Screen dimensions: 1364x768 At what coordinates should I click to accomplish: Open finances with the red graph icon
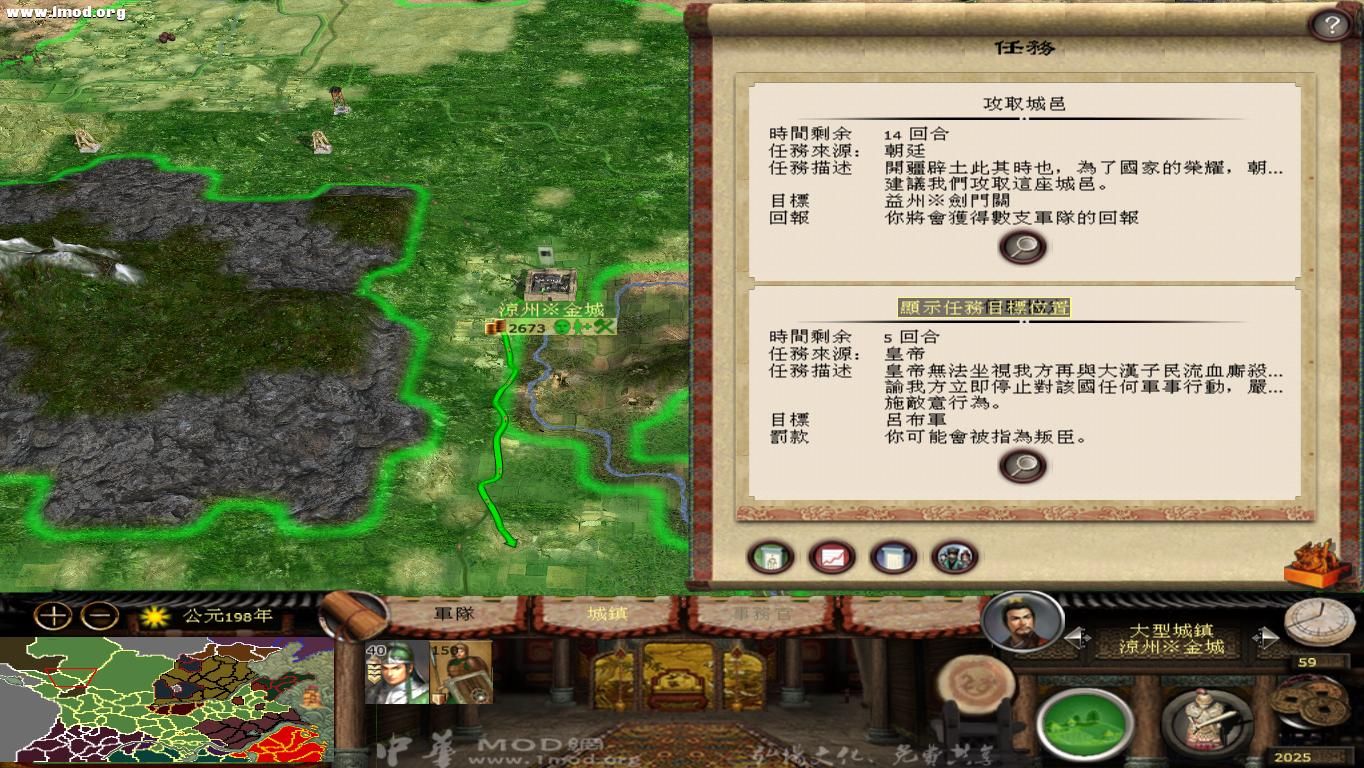(832, 558)
